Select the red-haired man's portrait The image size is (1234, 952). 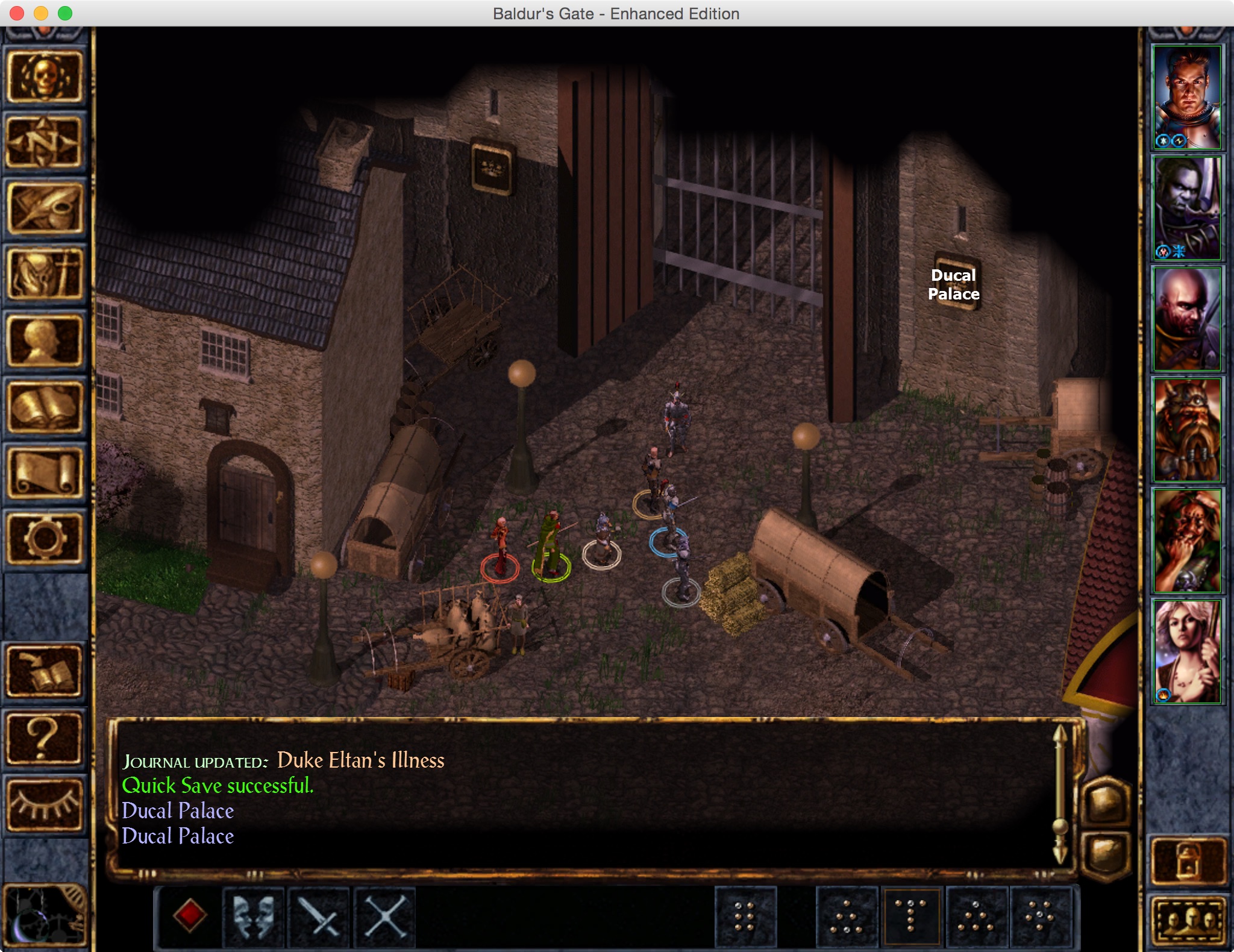(1186, 97)
